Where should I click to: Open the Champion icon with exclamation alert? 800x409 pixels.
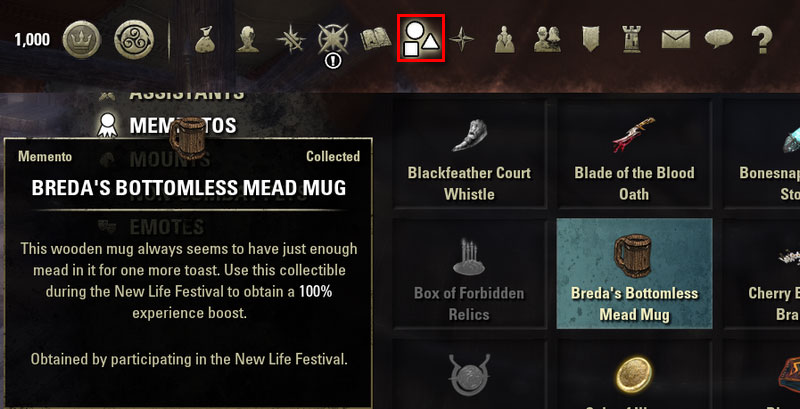point(333,40)
